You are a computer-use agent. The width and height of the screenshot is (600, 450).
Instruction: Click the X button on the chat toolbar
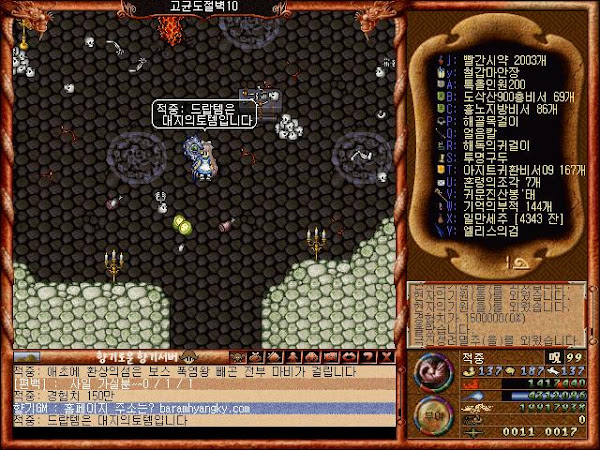point(388,356)
